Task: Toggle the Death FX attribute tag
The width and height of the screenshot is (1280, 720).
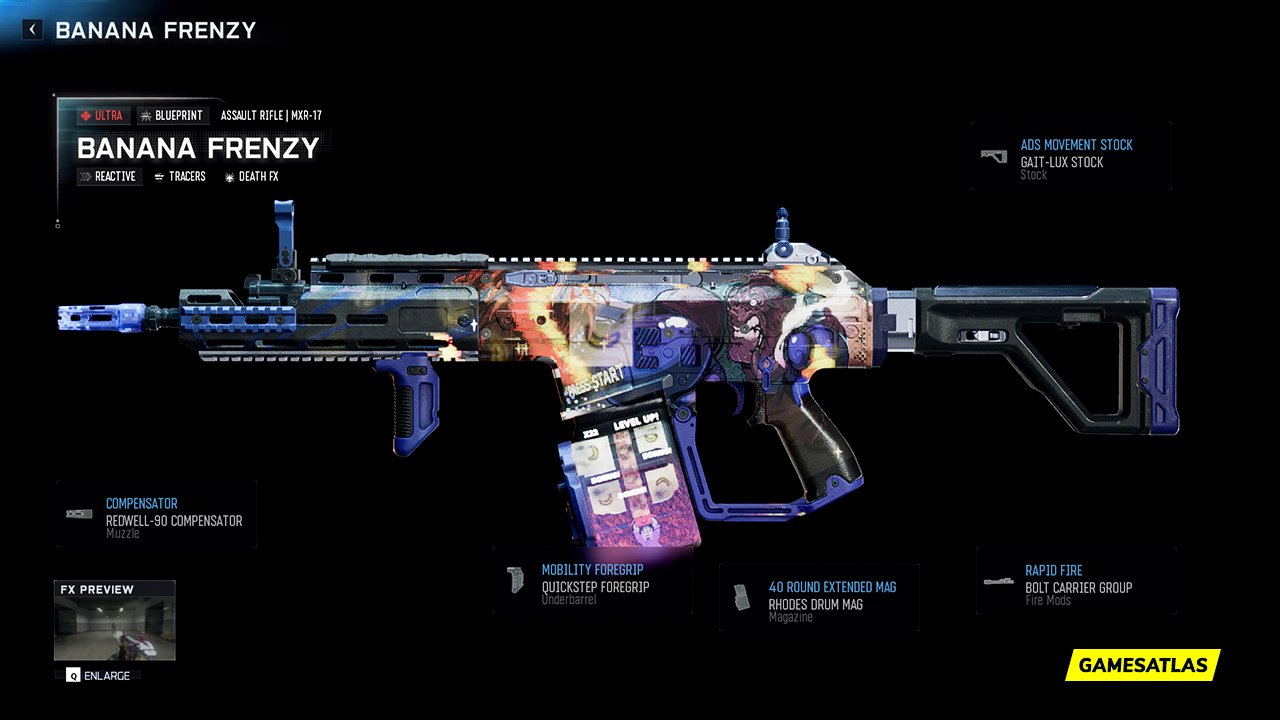Action: tap(252, 176)
